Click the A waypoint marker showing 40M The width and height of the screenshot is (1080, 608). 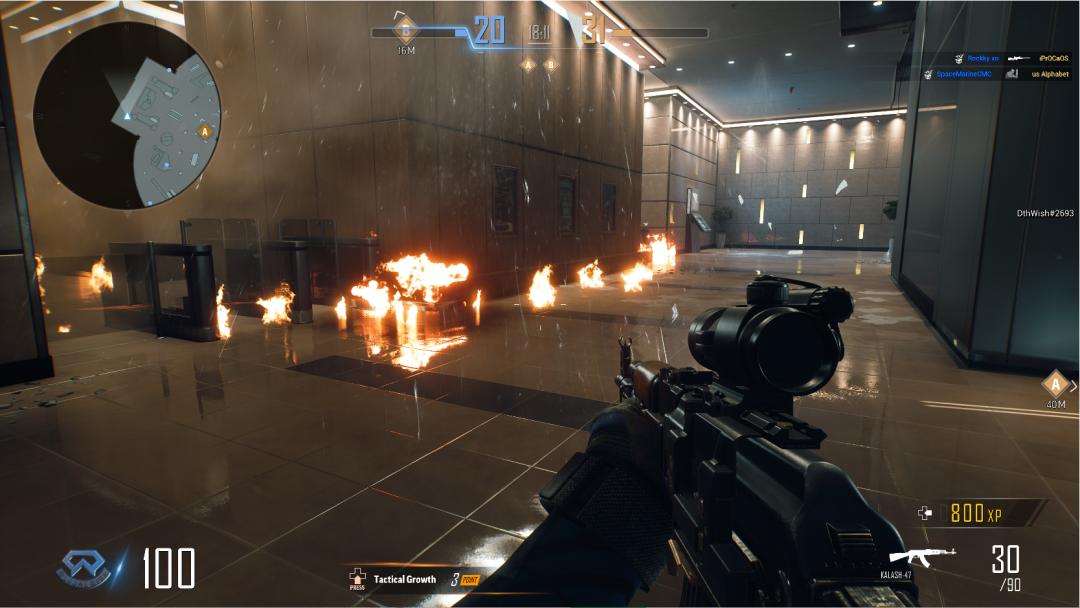click(x=1056, y=384)
